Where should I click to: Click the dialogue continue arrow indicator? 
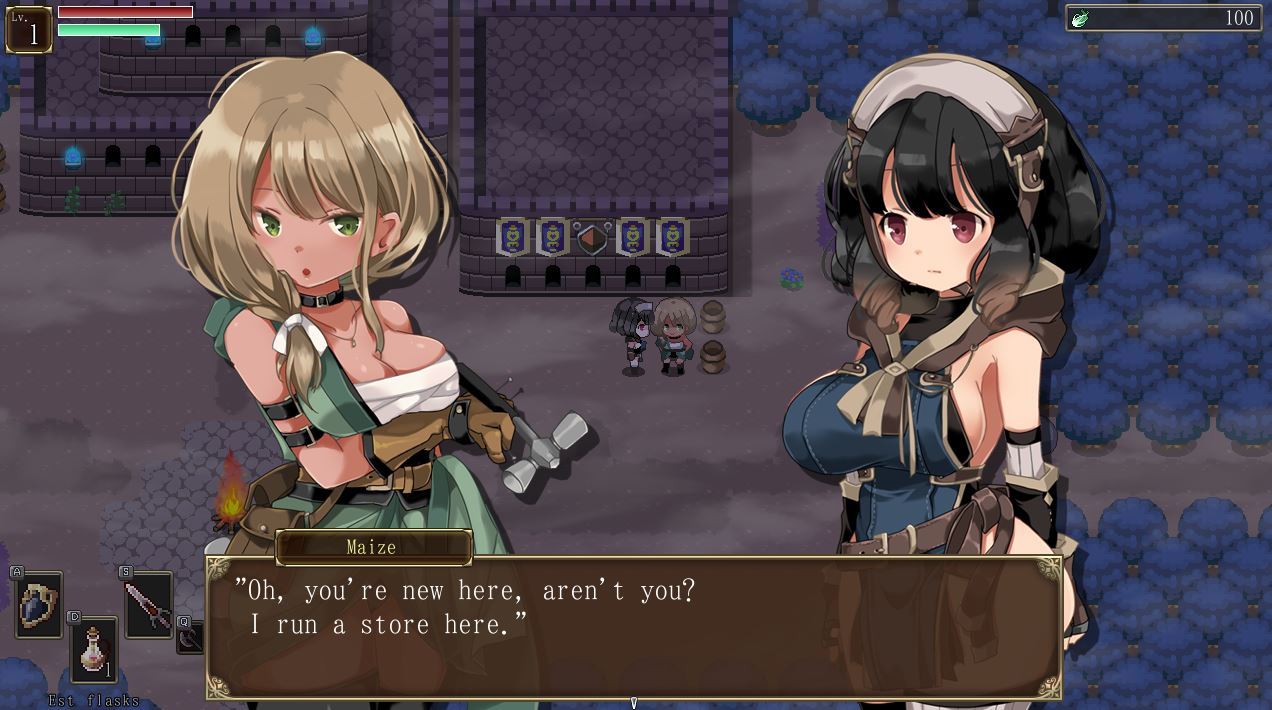(633, 703)
